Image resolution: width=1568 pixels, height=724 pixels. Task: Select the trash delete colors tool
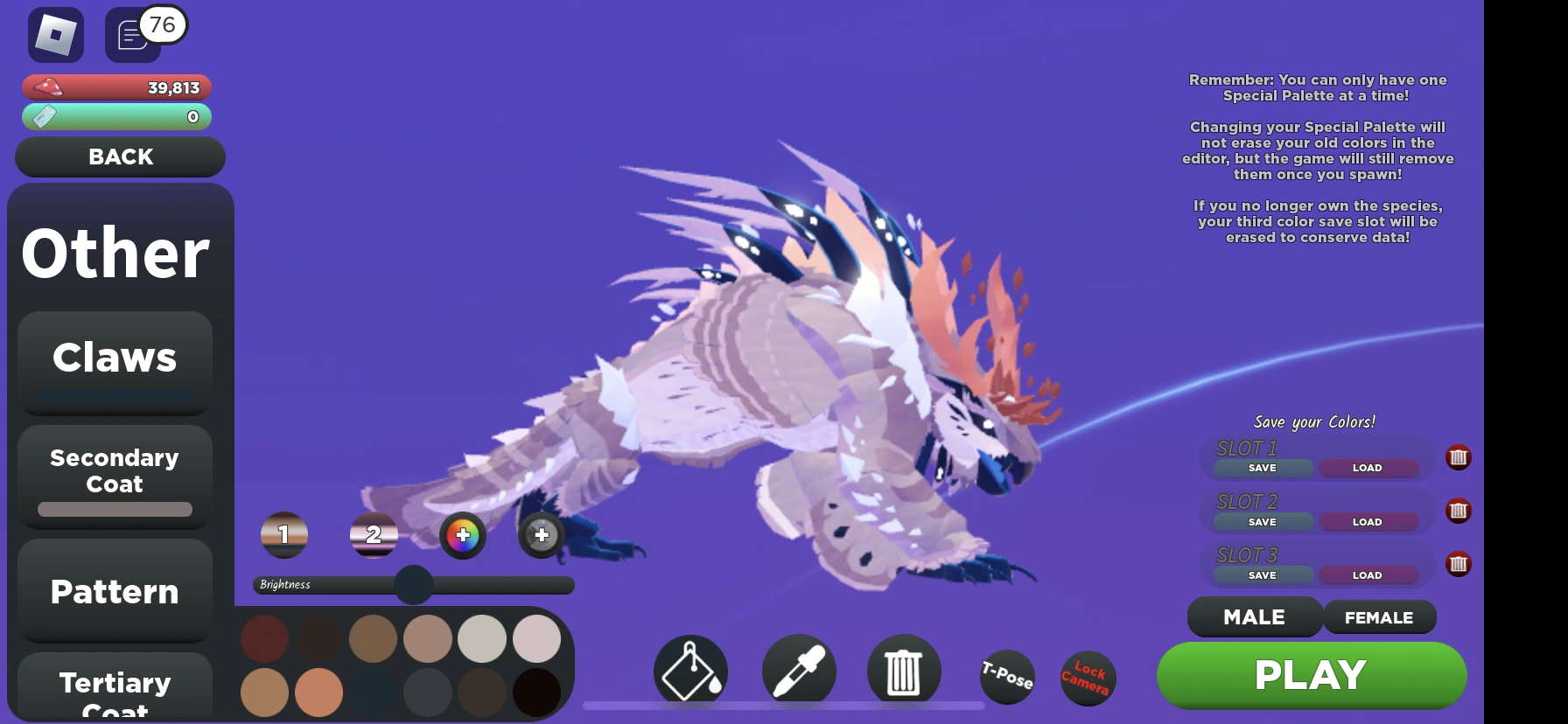(x=904, y=669)
